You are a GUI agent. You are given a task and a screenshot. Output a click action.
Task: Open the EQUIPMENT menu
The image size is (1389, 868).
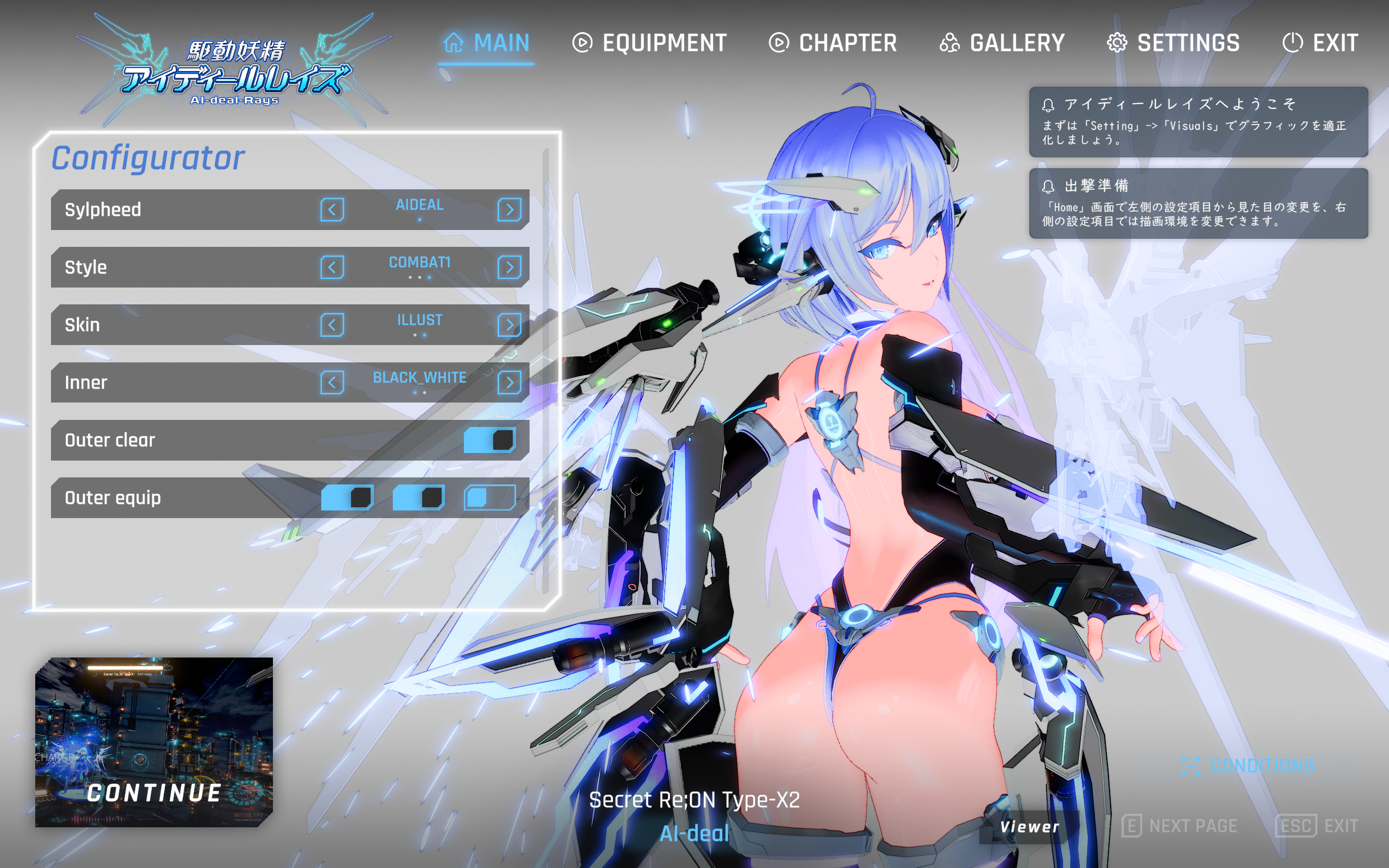tap(649, 43)
